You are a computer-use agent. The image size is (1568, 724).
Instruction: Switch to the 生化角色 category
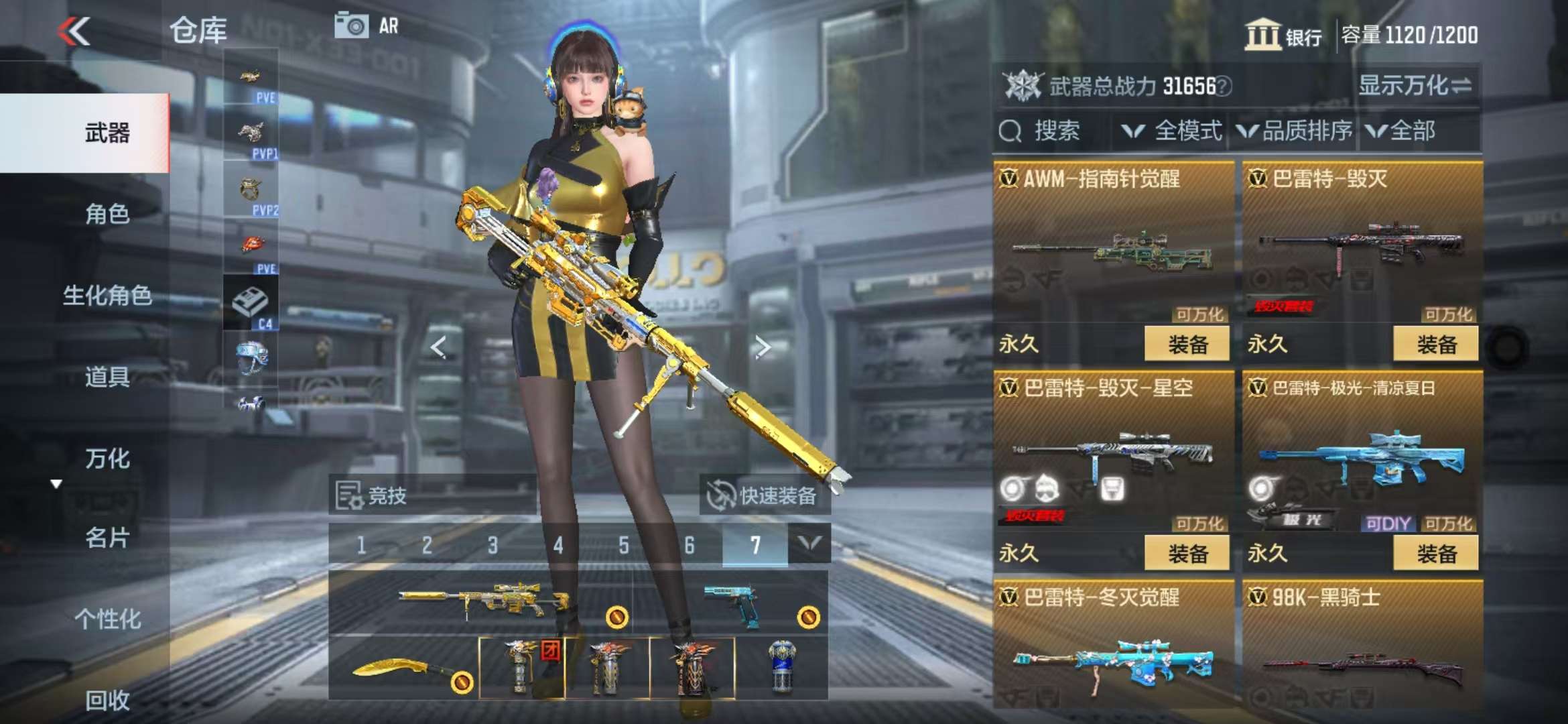click(107, 296)
